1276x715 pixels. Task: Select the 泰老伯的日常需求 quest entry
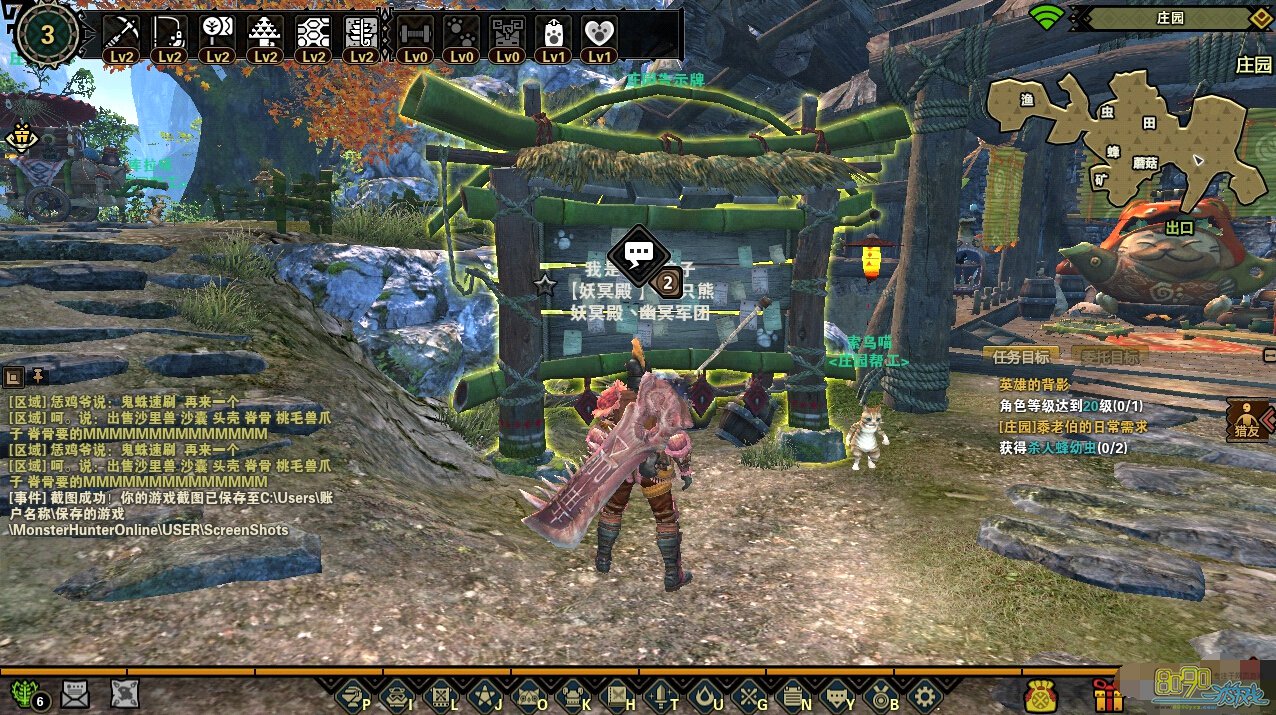pyautogui.click(x=1072, y=427)
